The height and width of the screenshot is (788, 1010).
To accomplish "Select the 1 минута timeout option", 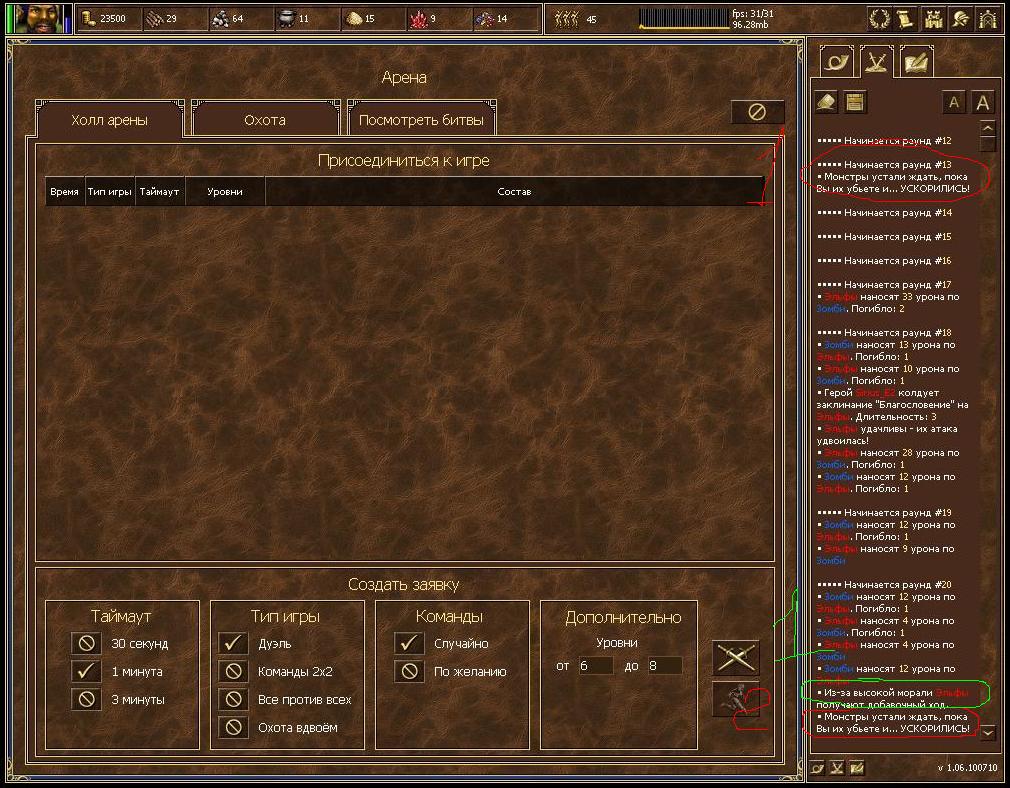I will pyautogui.click(x=87, y=671).
